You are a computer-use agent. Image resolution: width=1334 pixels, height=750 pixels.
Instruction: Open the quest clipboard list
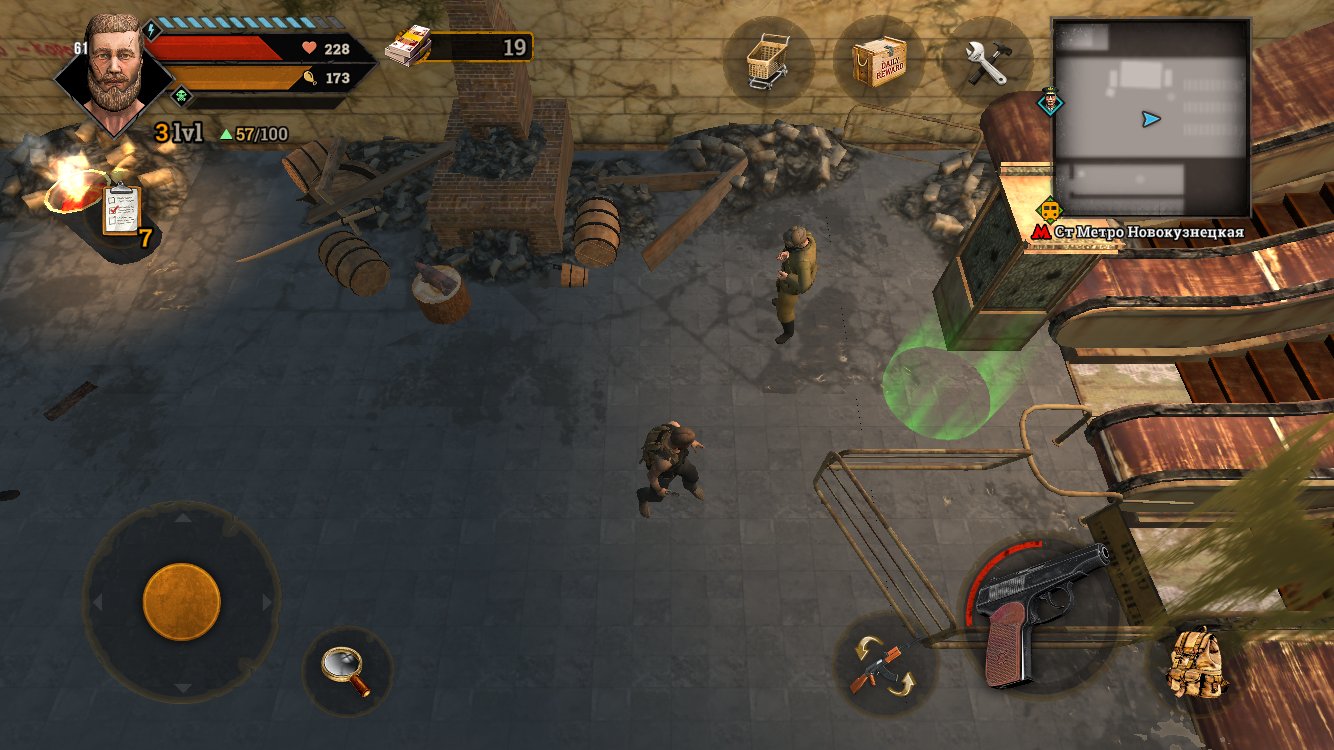[x=122, y=211]
